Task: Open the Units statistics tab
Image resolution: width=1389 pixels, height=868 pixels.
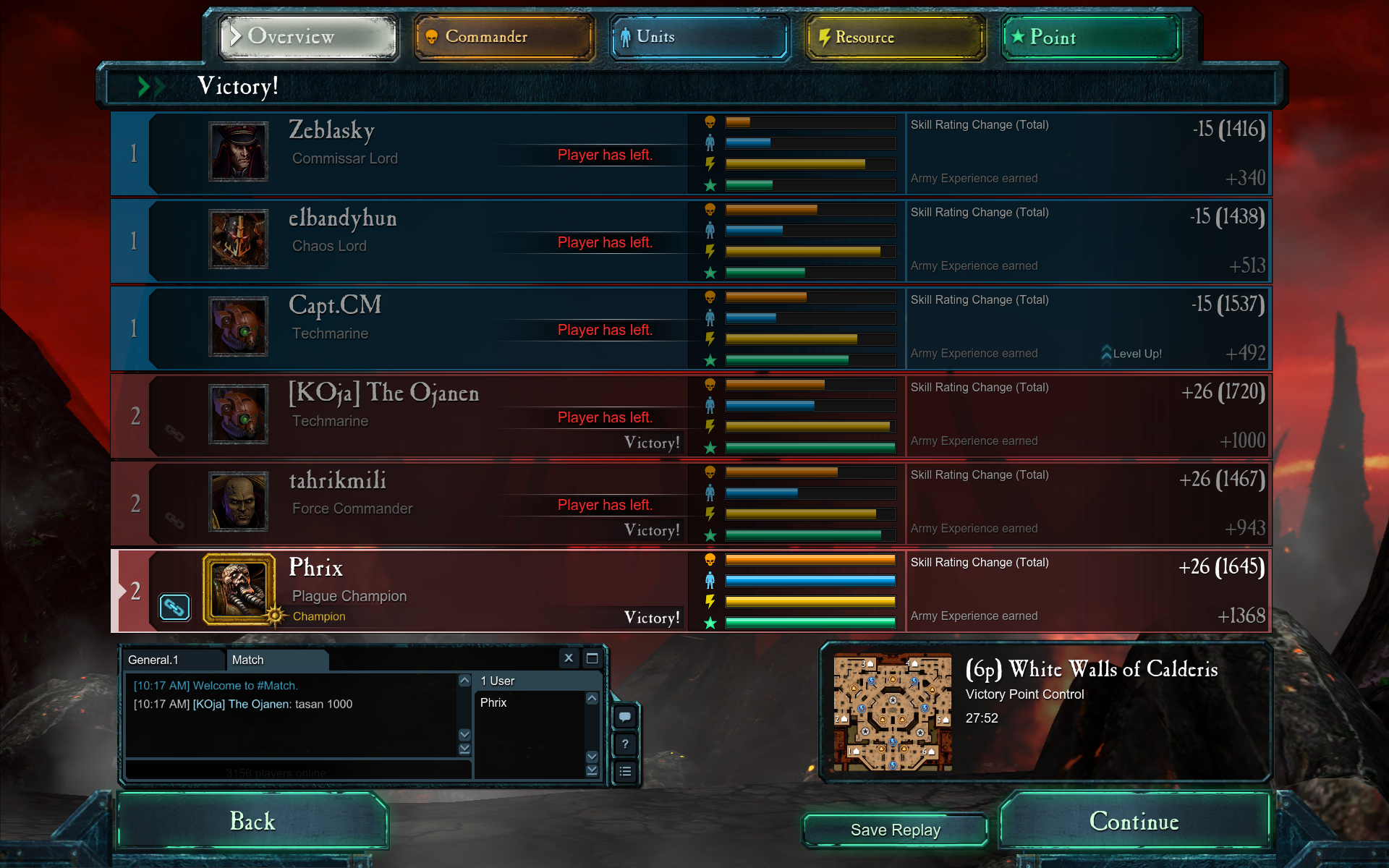Action: 699,37
